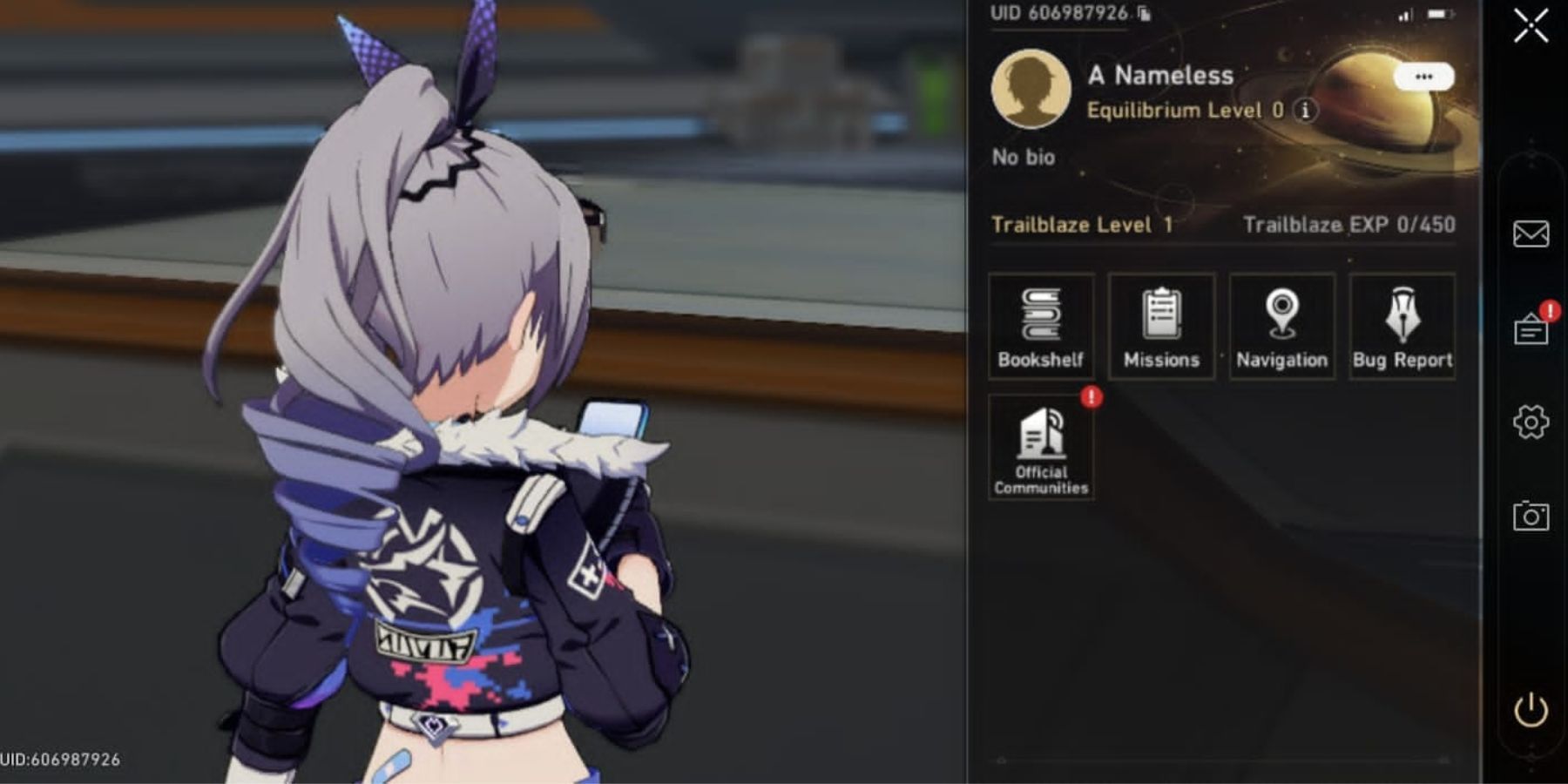Select the Navigation map pin icon
1568x784 pixels.
1281,322
